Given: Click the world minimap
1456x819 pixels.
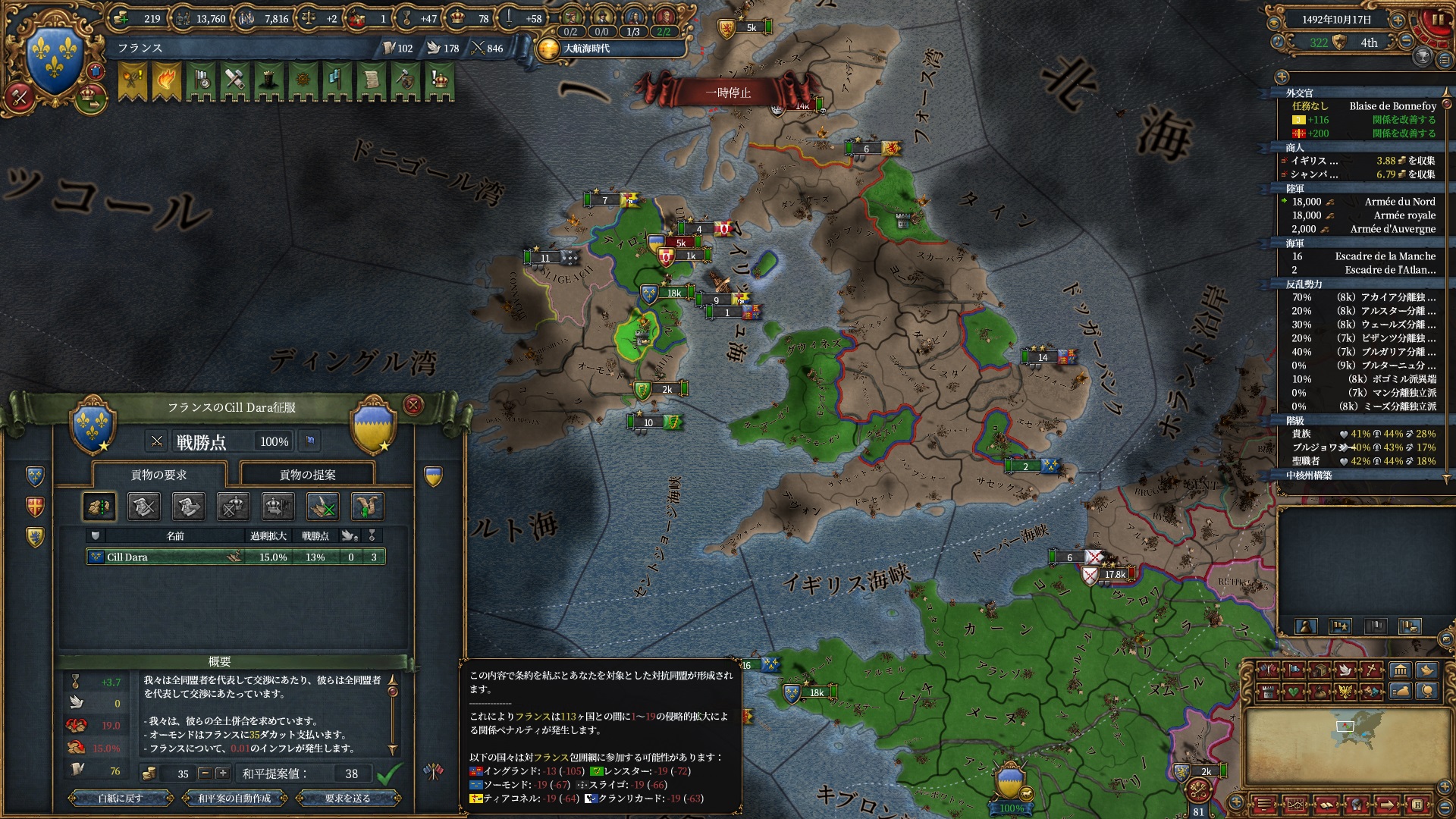Looking at the screenshot, I should (1345, 747).
